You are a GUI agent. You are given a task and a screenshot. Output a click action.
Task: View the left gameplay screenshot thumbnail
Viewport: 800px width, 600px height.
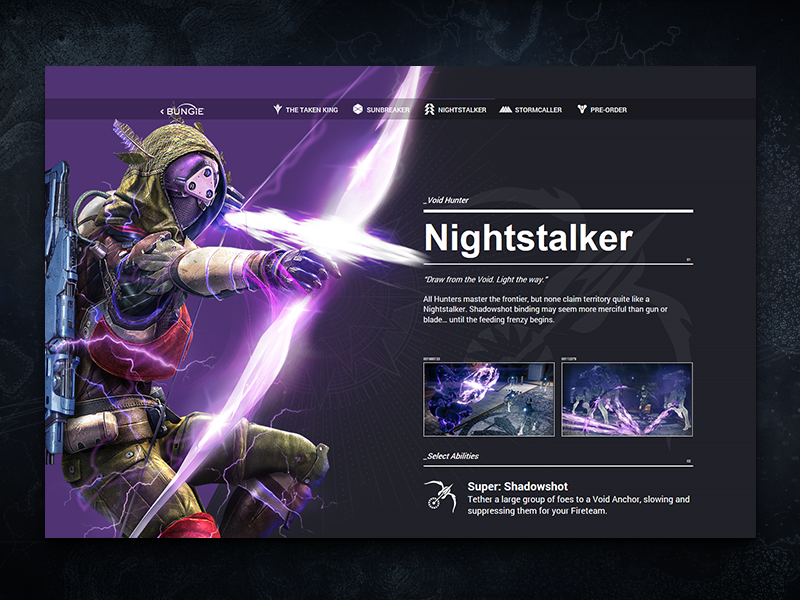click(x=489, y=399)
